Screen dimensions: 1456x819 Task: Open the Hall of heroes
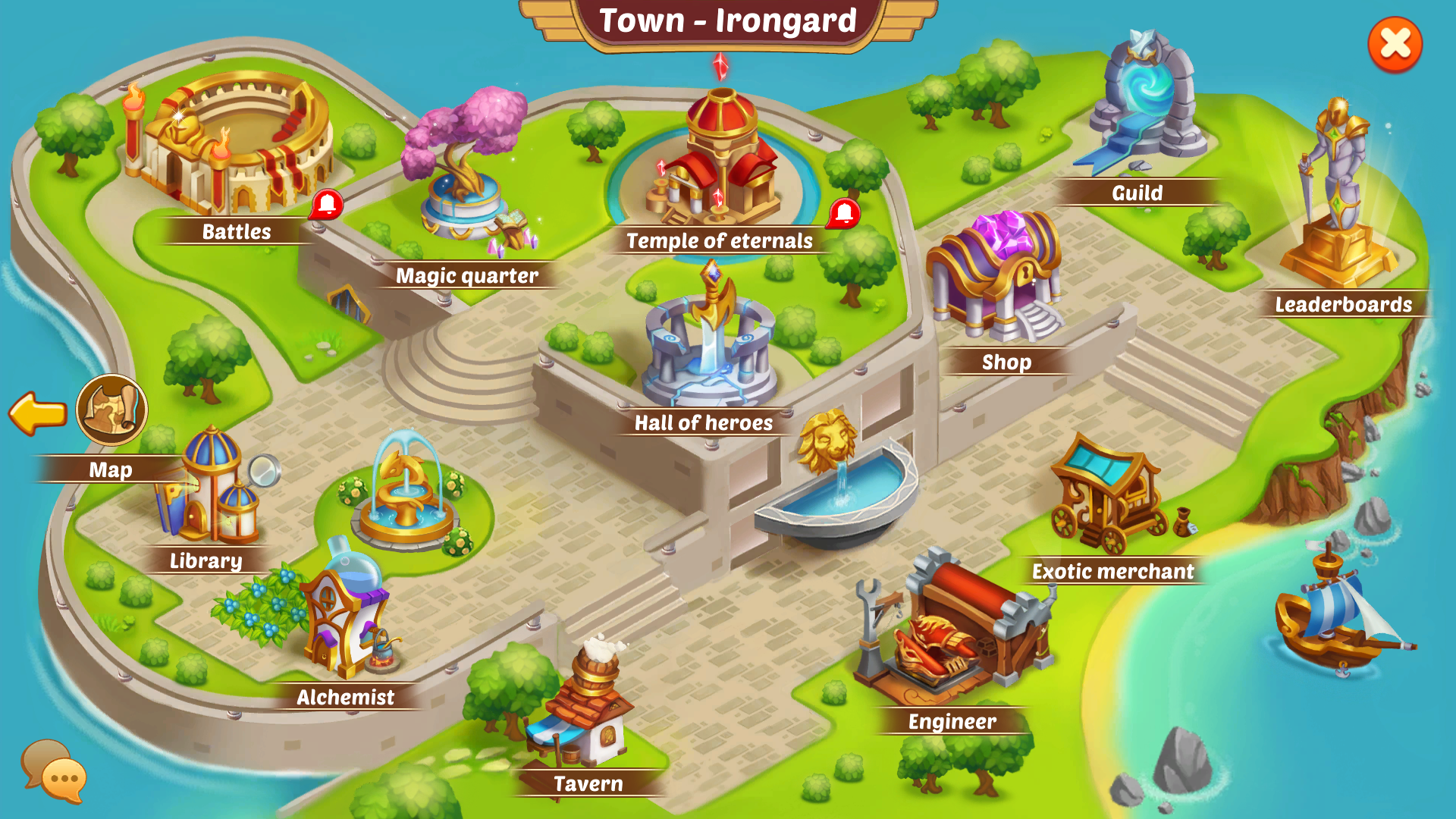click(709, 341)
